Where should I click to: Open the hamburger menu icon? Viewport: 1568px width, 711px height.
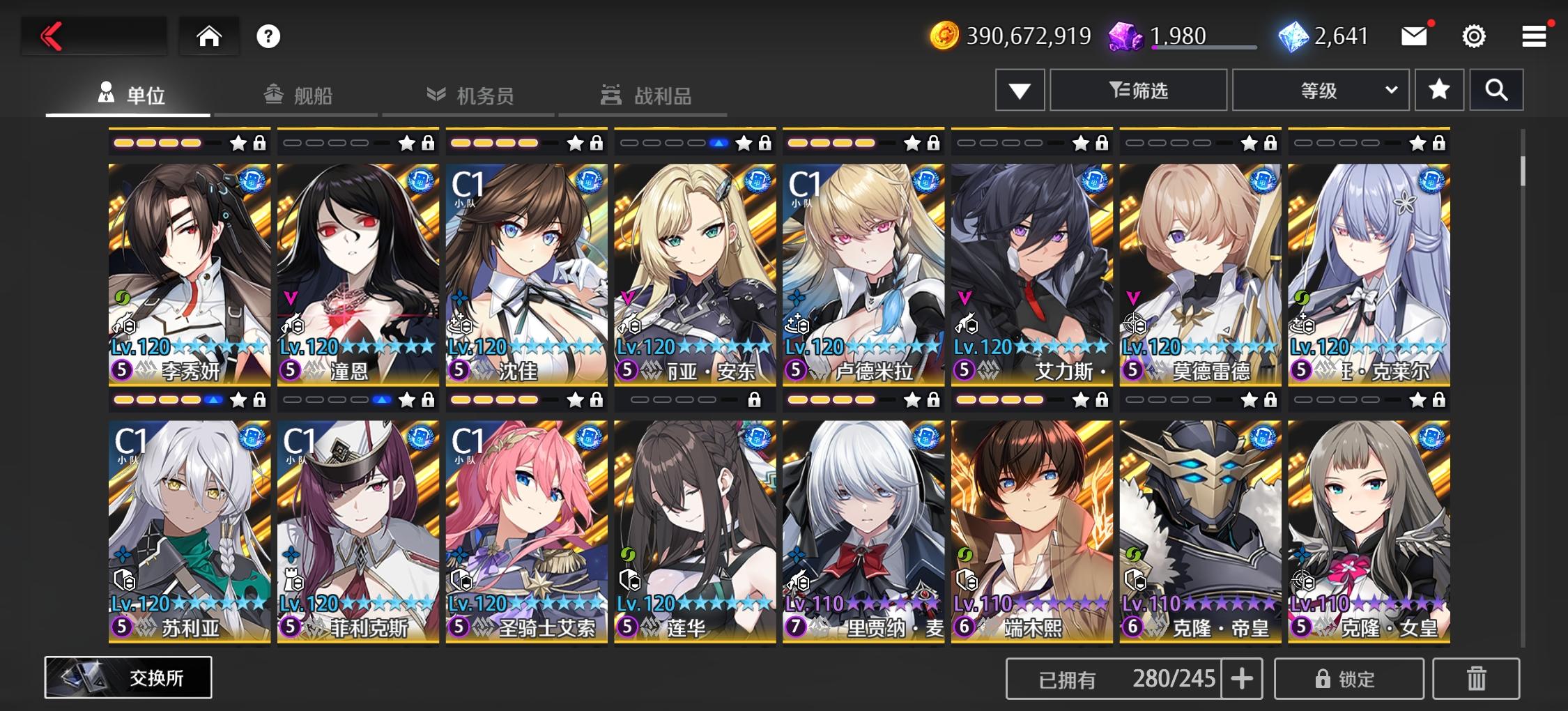point(1532,36)
